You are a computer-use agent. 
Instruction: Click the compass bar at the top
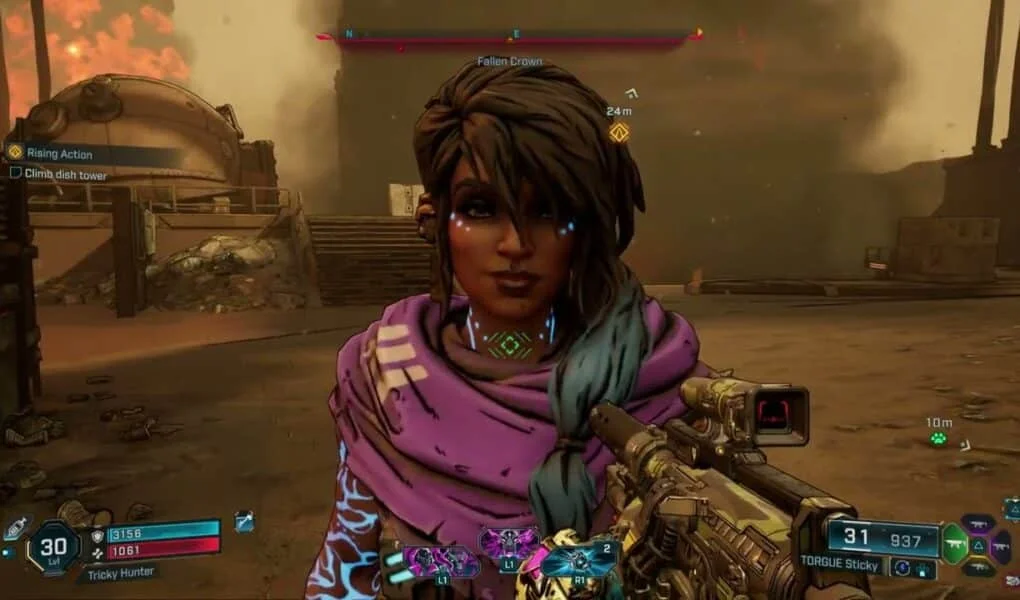[x=510, y=39]
